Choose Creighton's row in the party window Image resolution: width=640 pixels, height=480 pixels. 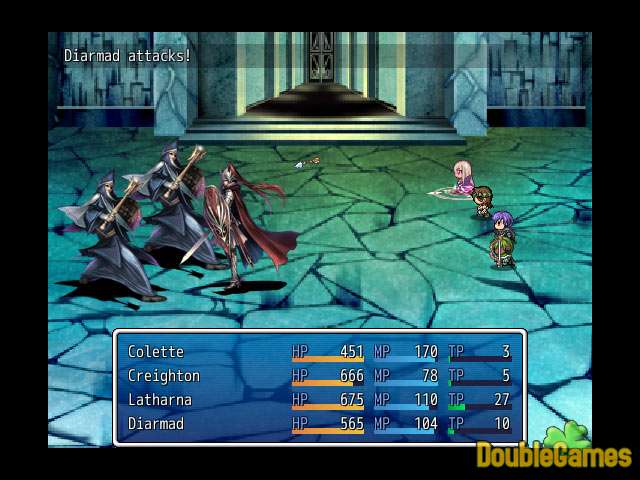pyautogui.click(x=164, y=376)
